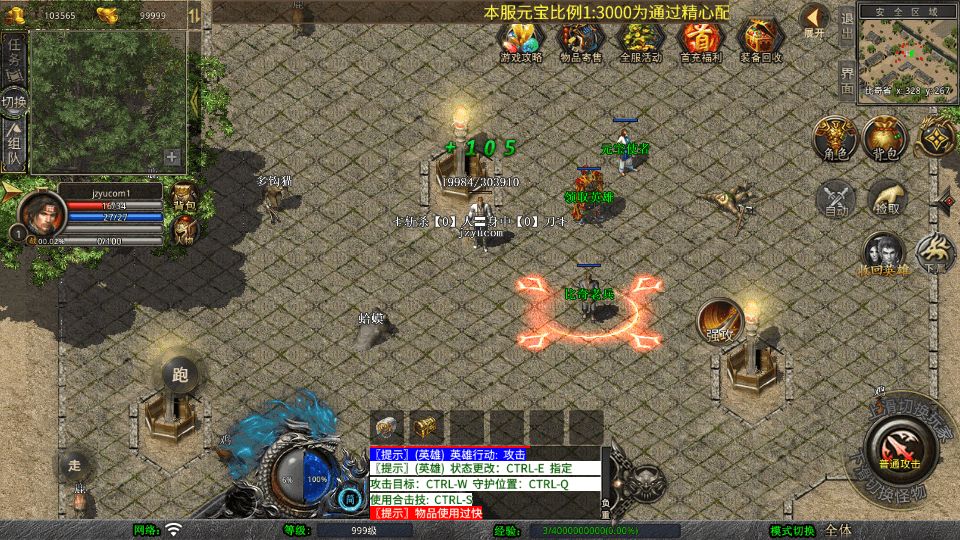960x540 pixels.
Task: Activate the 普通攻击 normal attack button
Action: click(x=900, y=449)
